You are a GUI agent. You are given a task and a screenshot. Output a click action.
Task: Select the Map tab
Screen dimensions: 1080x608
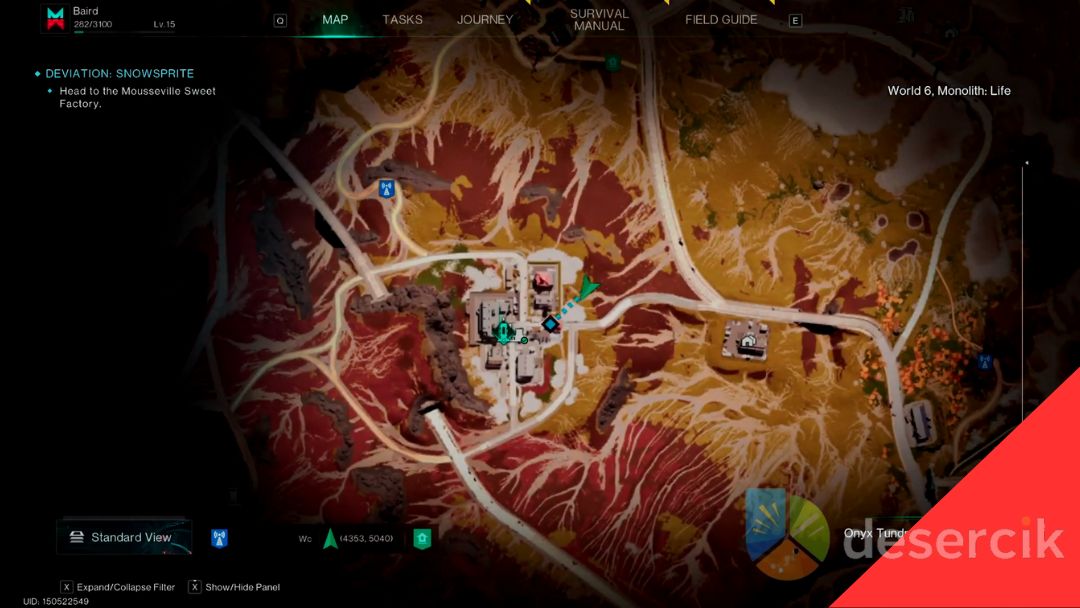pyautogui.click(x=335, y=19)
